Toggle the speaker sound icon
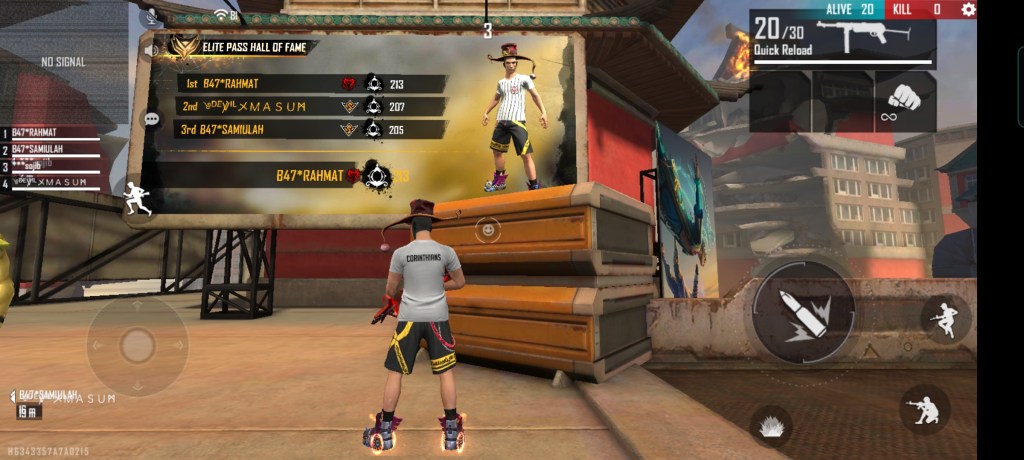1024x460 pixels. pyautogui.click(x=152, y=48)
